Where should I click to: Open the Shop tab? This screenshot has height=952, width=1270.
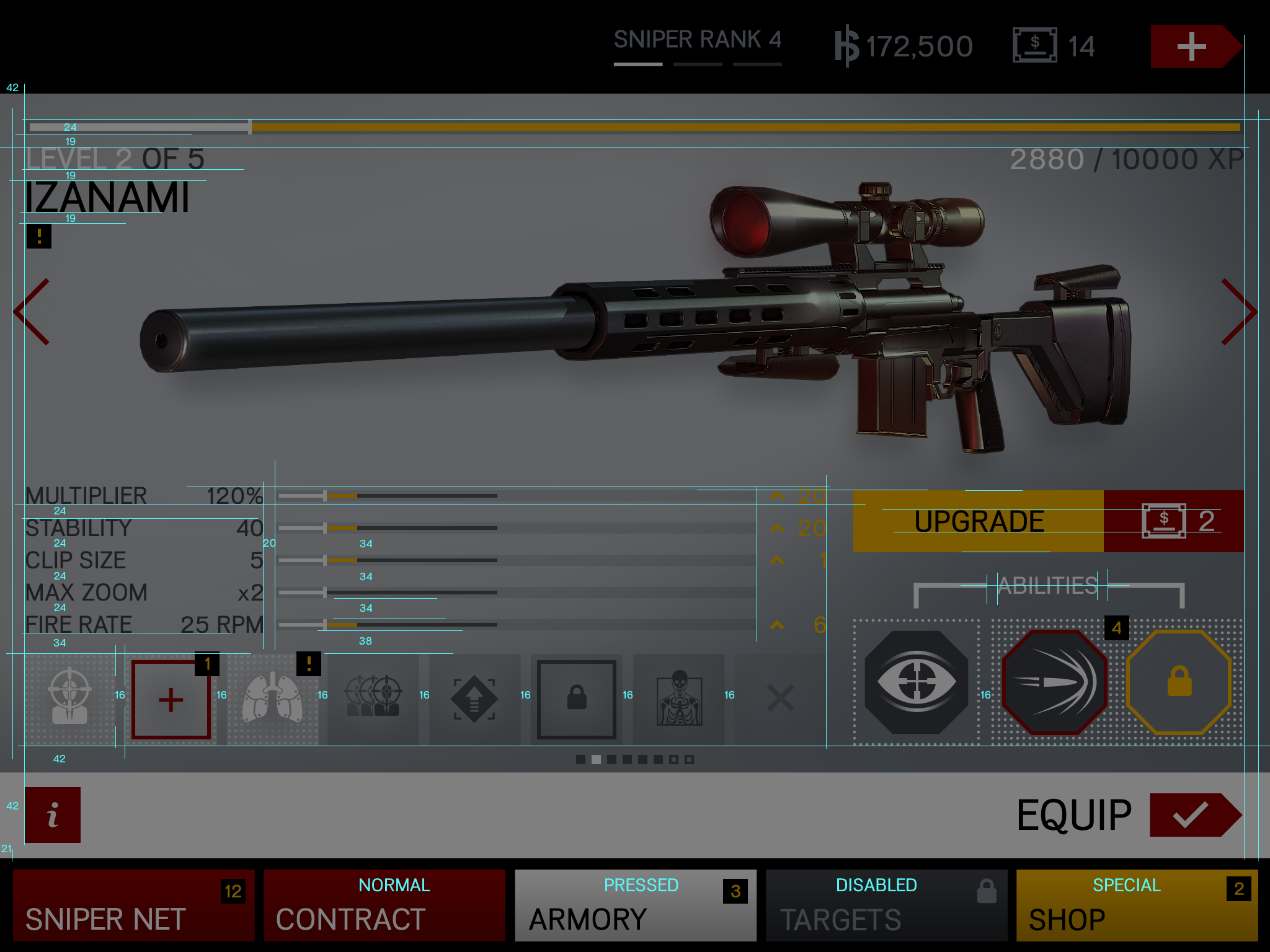[1137, 905]
